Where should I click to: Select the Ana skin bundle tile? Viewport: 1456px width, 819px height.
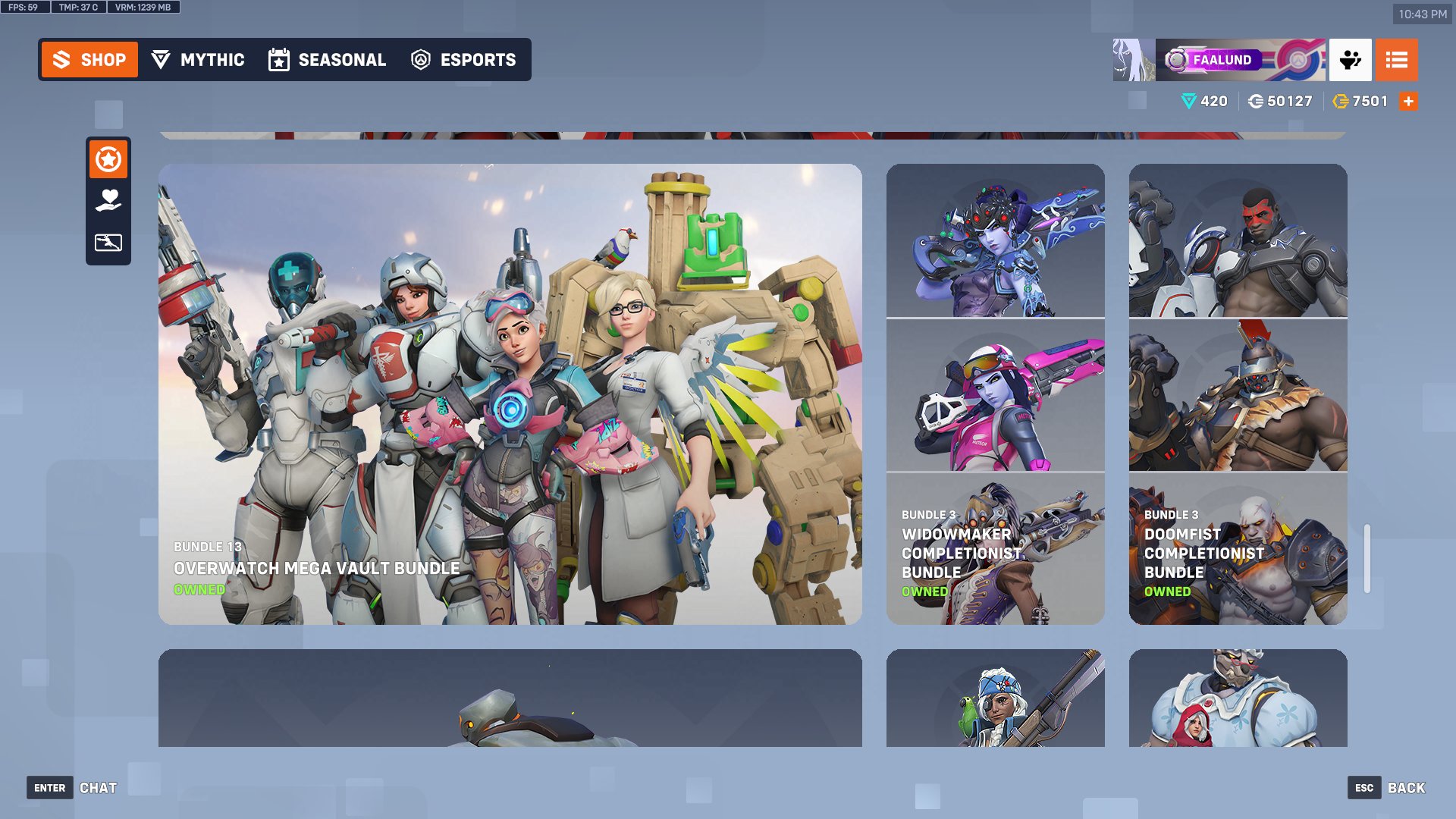(x=995, y=698)
